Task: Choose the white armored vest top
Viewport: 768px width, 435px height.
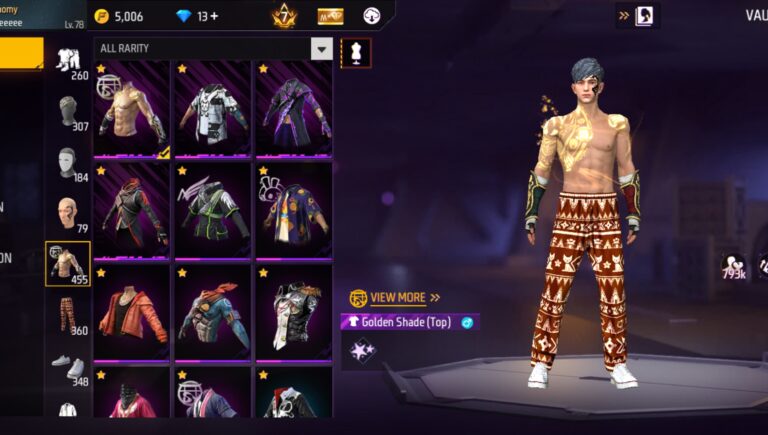Action: click(212, 108)
